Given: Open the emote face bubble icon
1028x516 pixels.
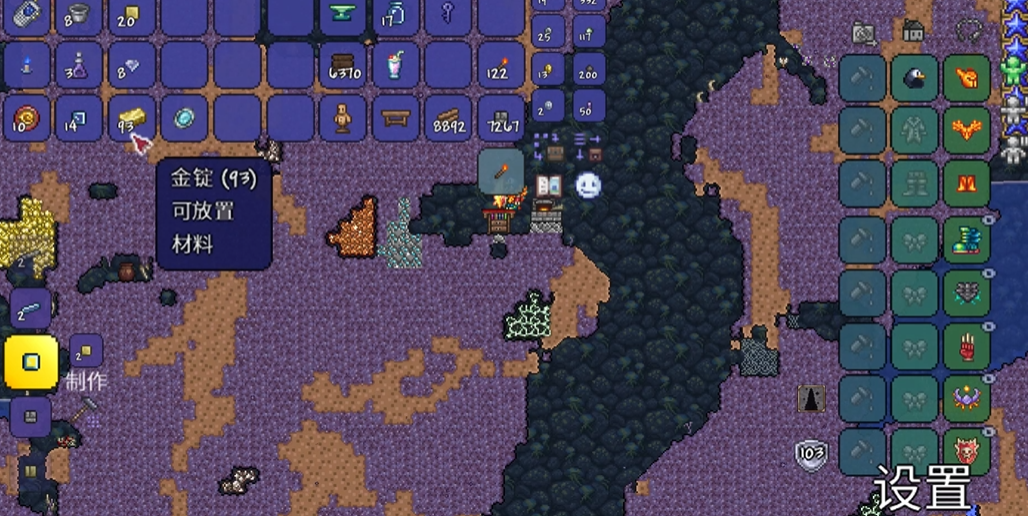Looking at the screenshot, I should [x=588, y=185].
